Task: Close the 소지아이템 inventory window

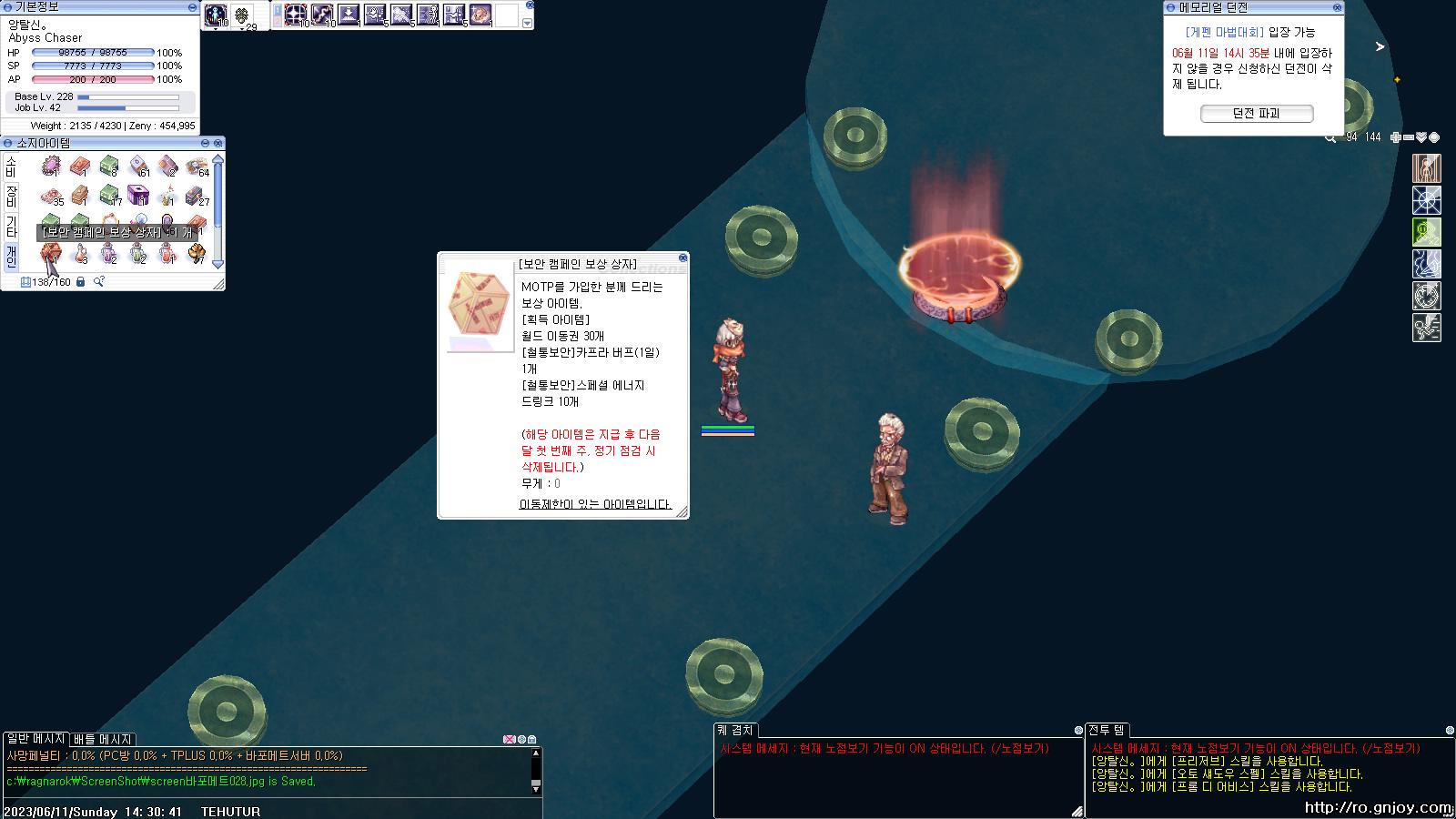Action: pos(218,143)
